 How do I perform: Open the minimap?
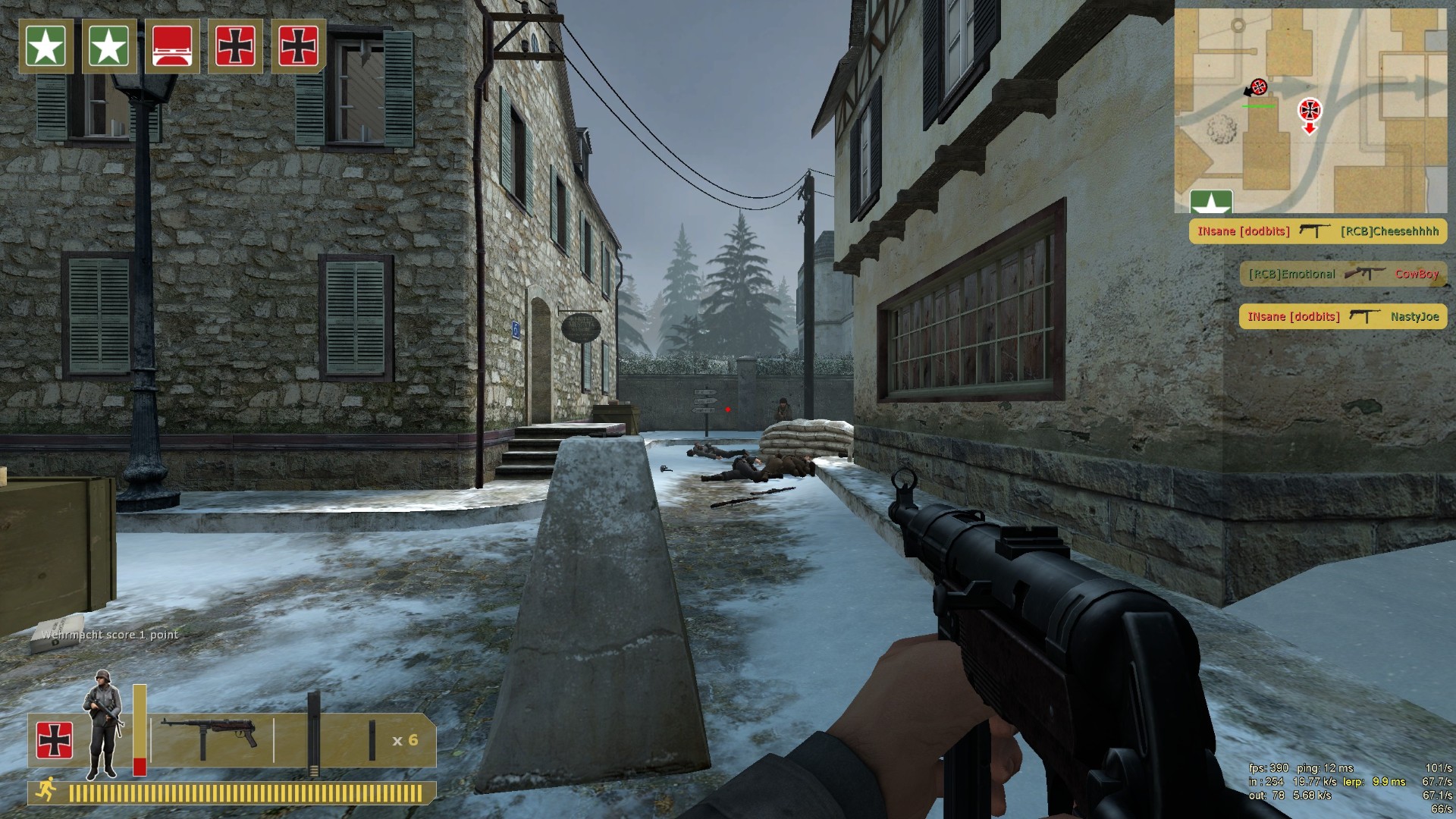coord(1310,111)
